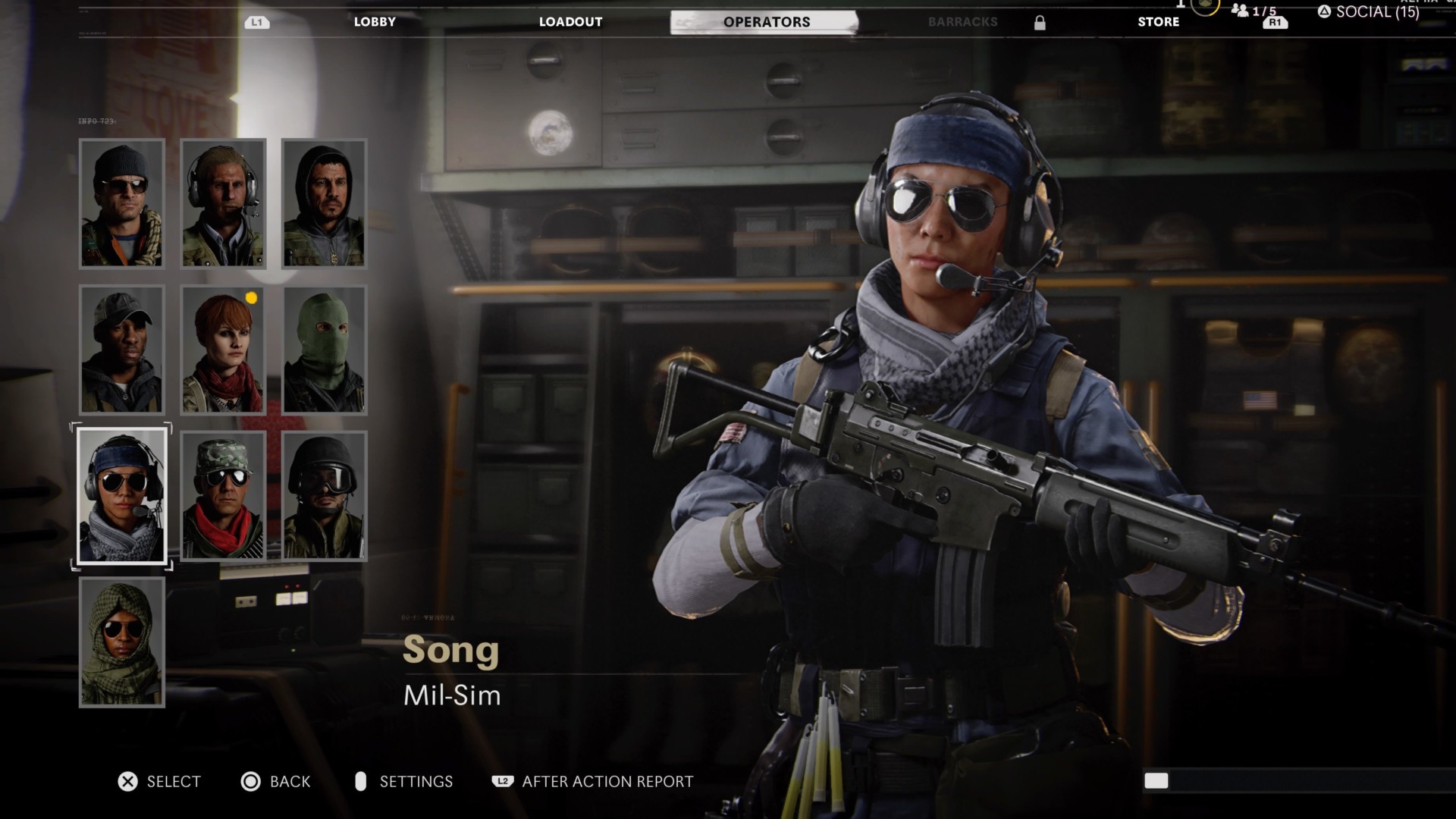
Task: Switch to the Lobby tab
Action: [x=373, y=22]
